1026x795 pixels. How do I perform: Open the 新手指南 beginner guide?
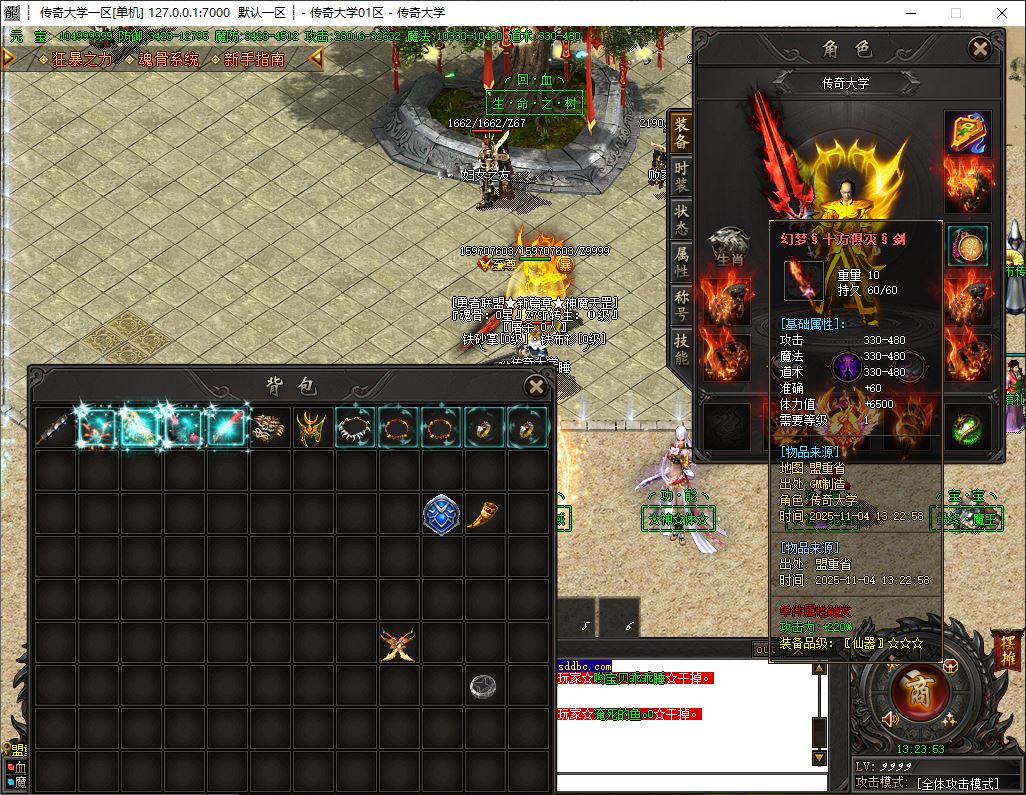pos(254,59)
